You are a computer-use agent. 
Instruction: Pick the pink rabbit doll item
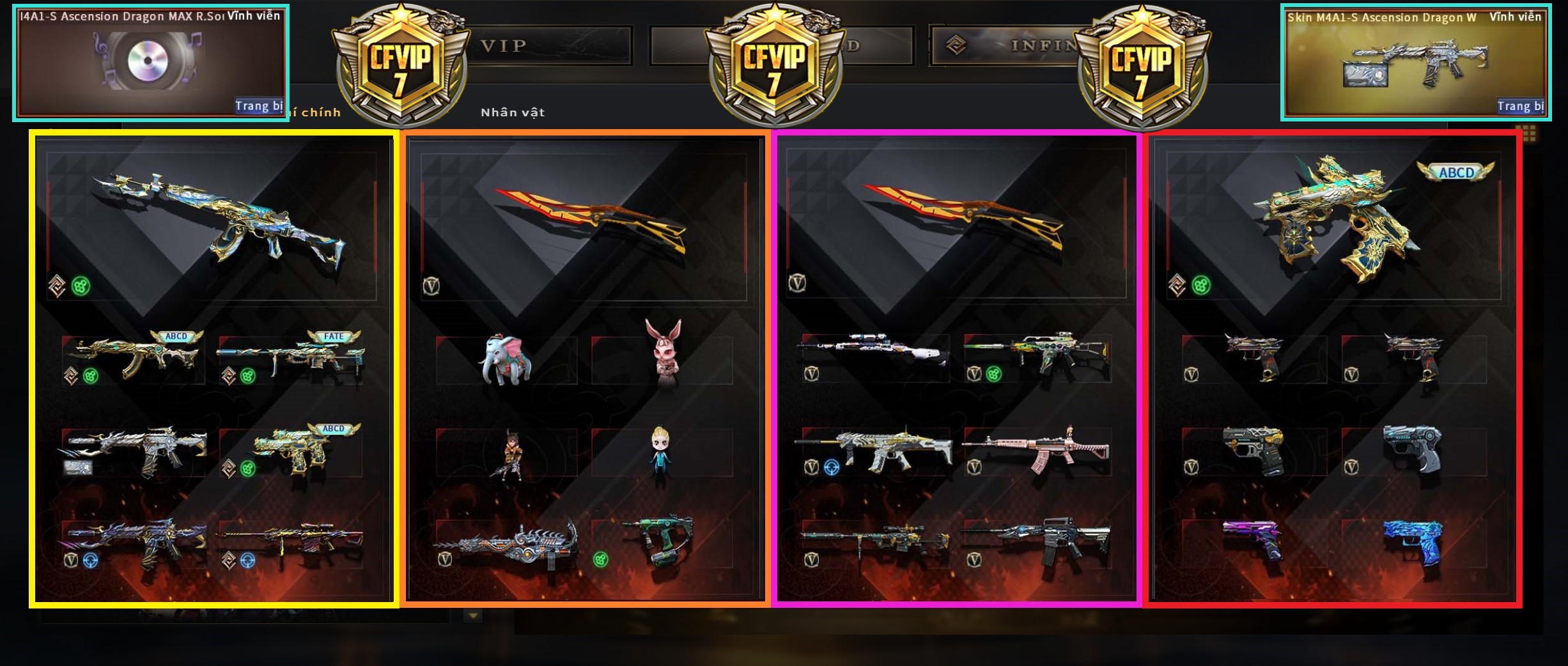tap(663, 355)
